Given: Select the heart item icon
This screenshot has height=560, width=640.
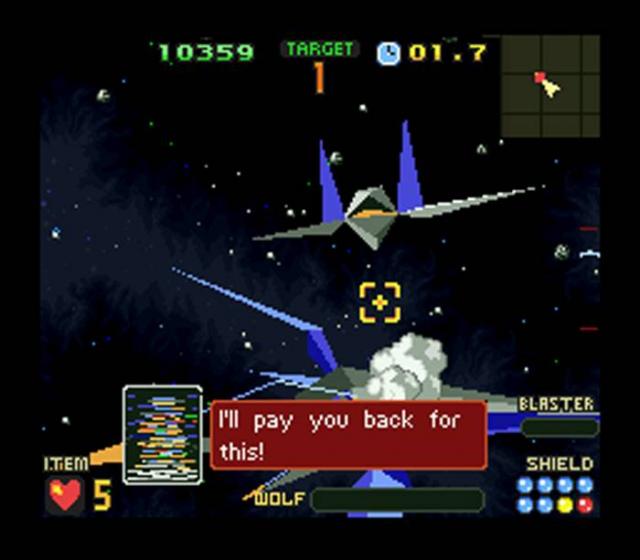Looking at the screenshot, I should tap(65, 495).
